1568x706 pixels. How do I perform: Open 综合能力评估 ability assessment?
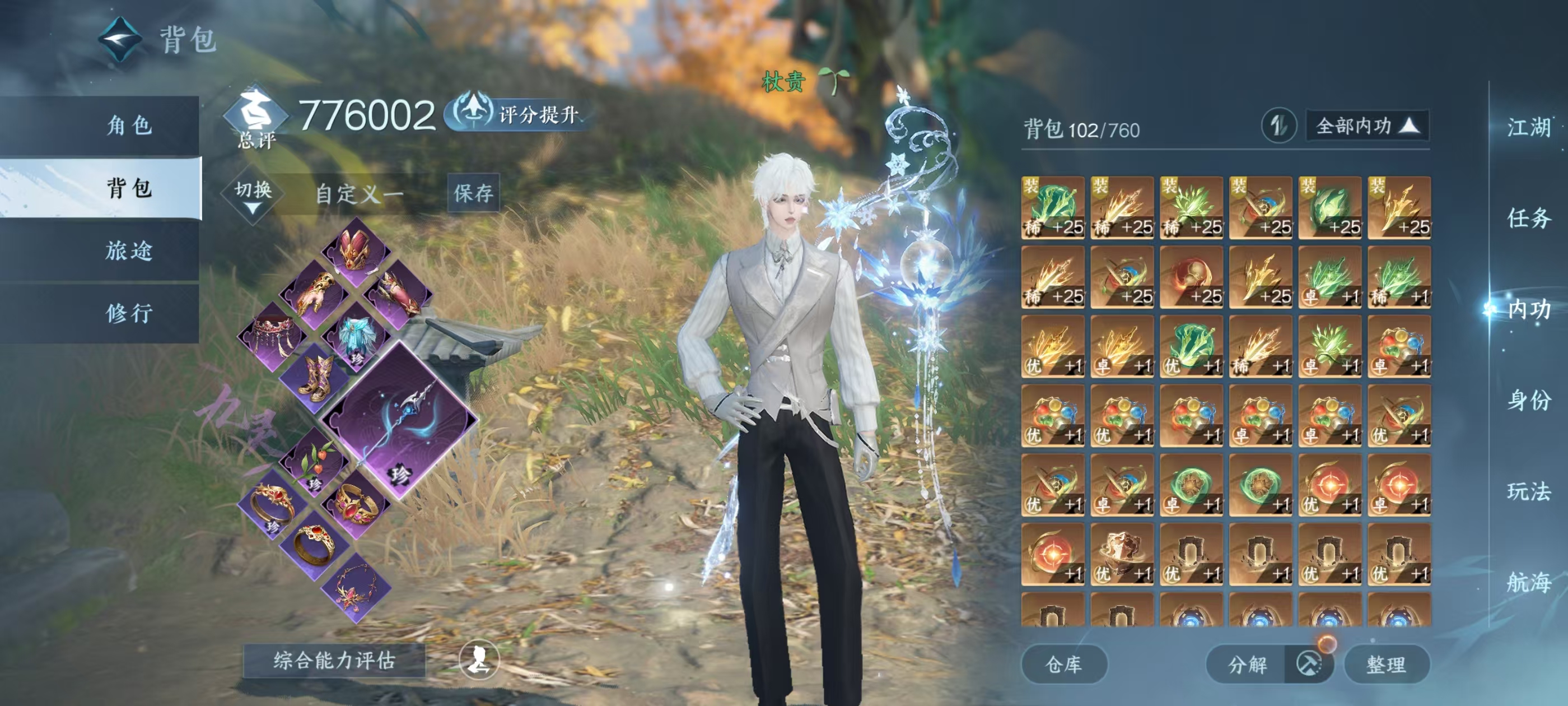point(334,660)
